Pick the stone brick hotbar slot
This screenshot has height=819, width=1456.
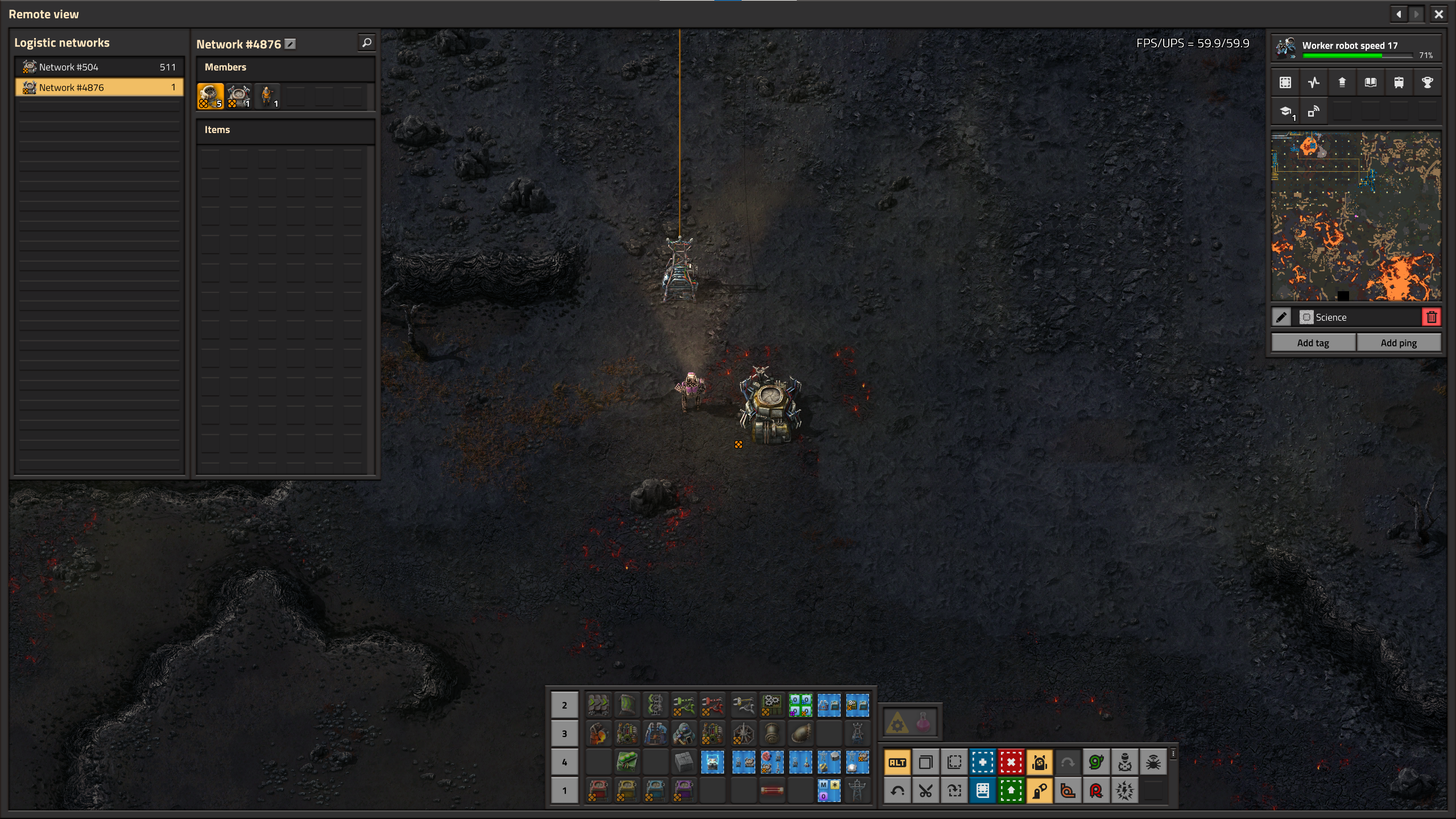[x=684, y=761]
